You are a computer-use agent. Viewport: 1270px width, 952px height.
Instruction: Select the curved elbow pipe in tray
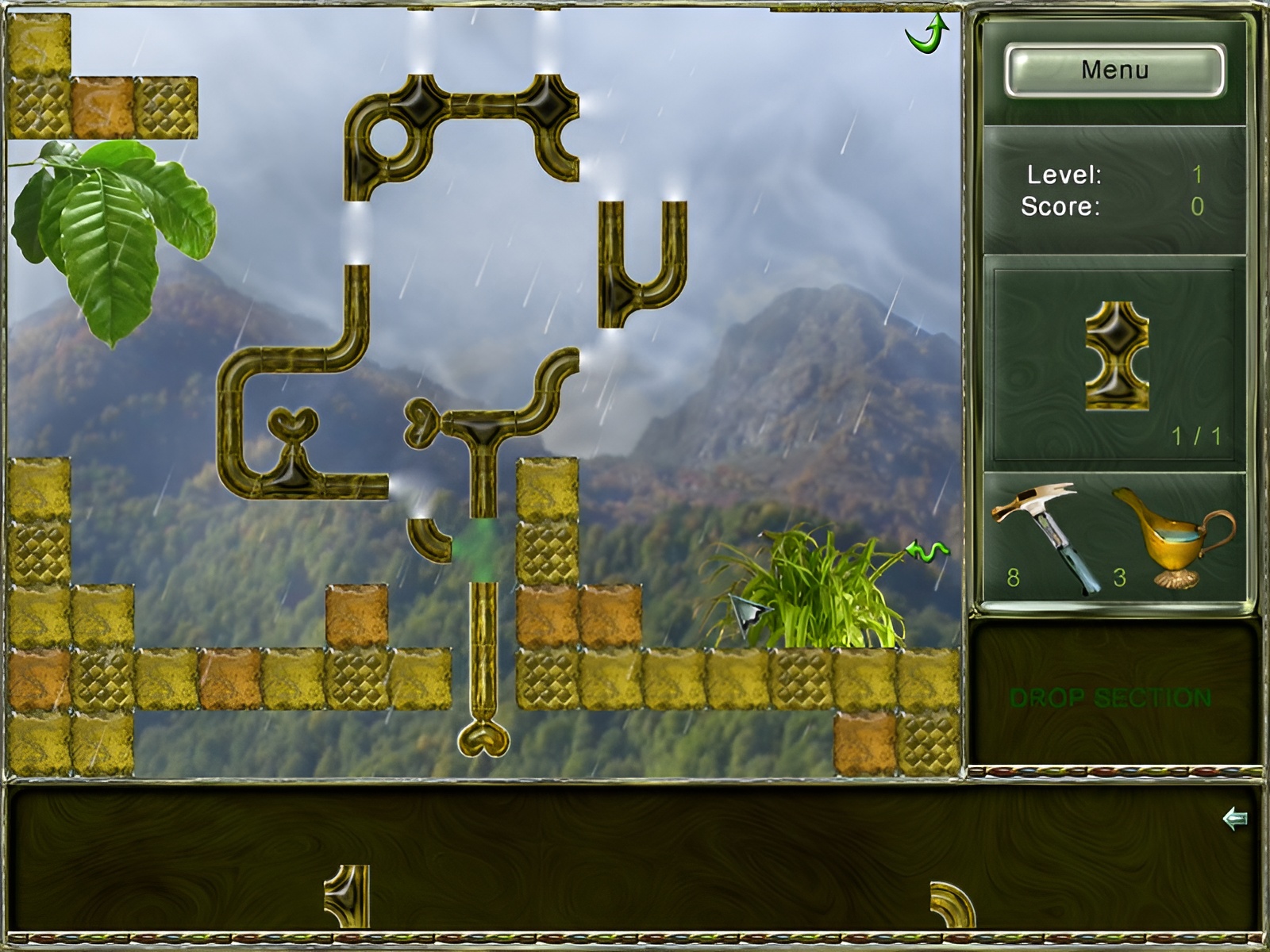pyautogui.click(x=952, y=904)
